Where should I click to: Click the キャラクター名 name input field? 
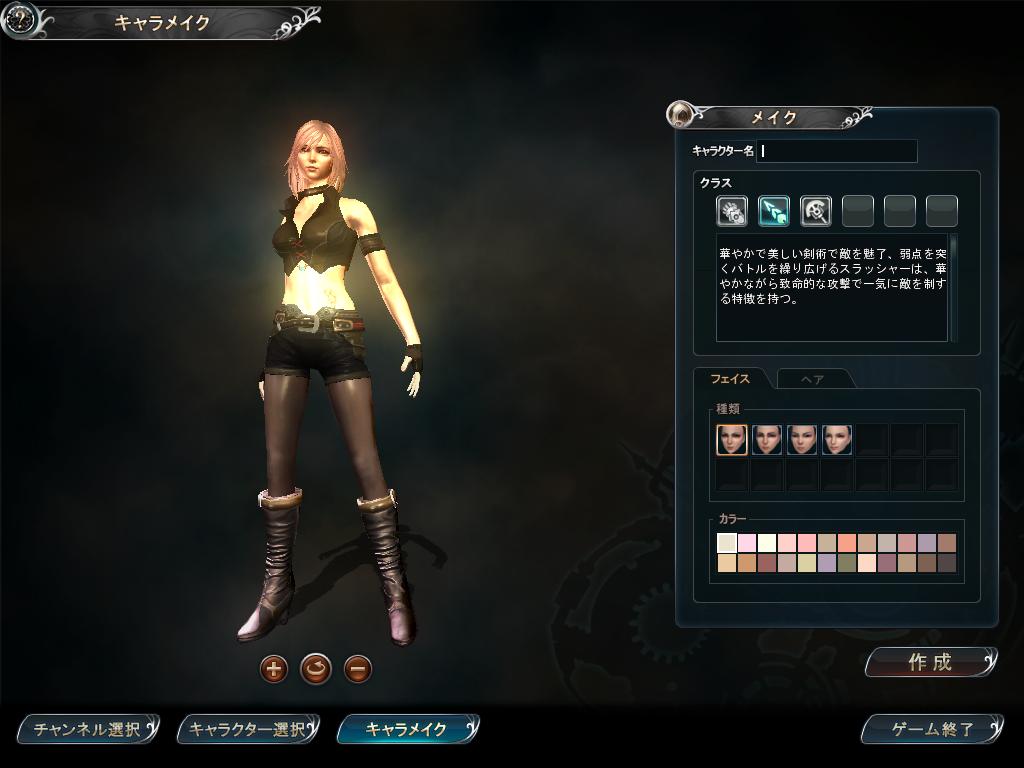click(838, 151)
